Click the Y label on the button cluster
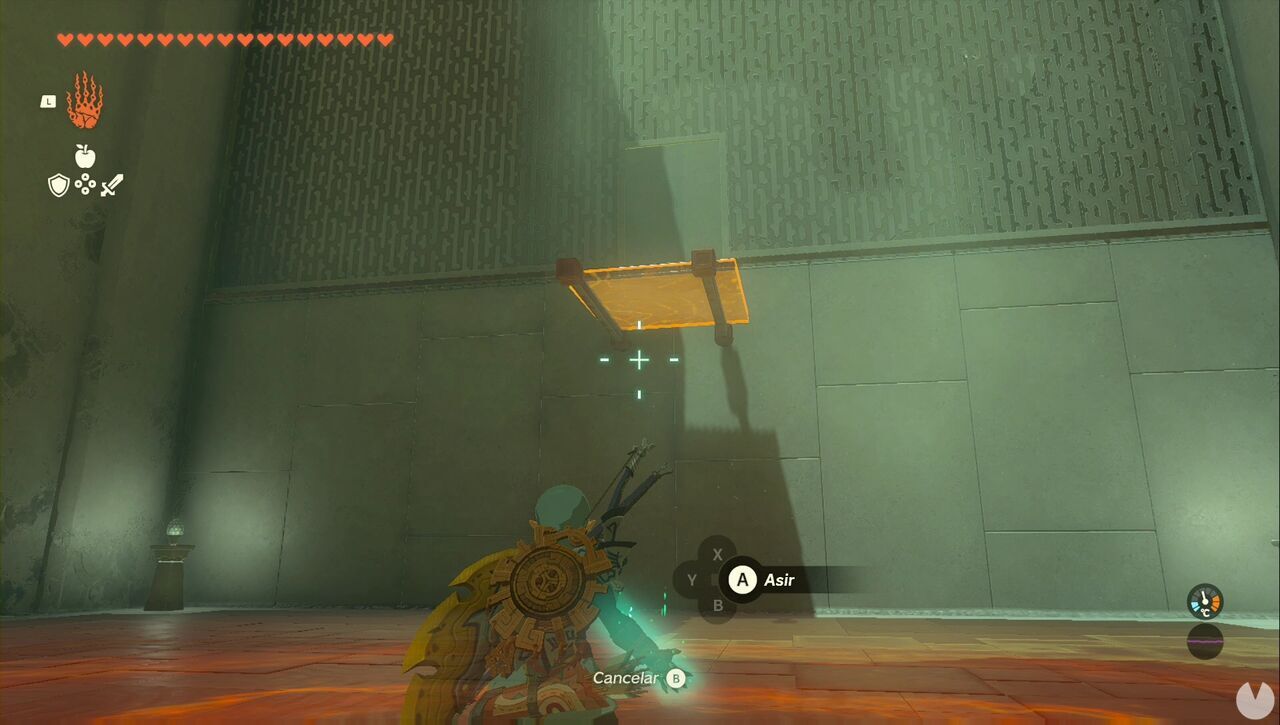Screen dimensions: 1280x725 click(690, 579)
